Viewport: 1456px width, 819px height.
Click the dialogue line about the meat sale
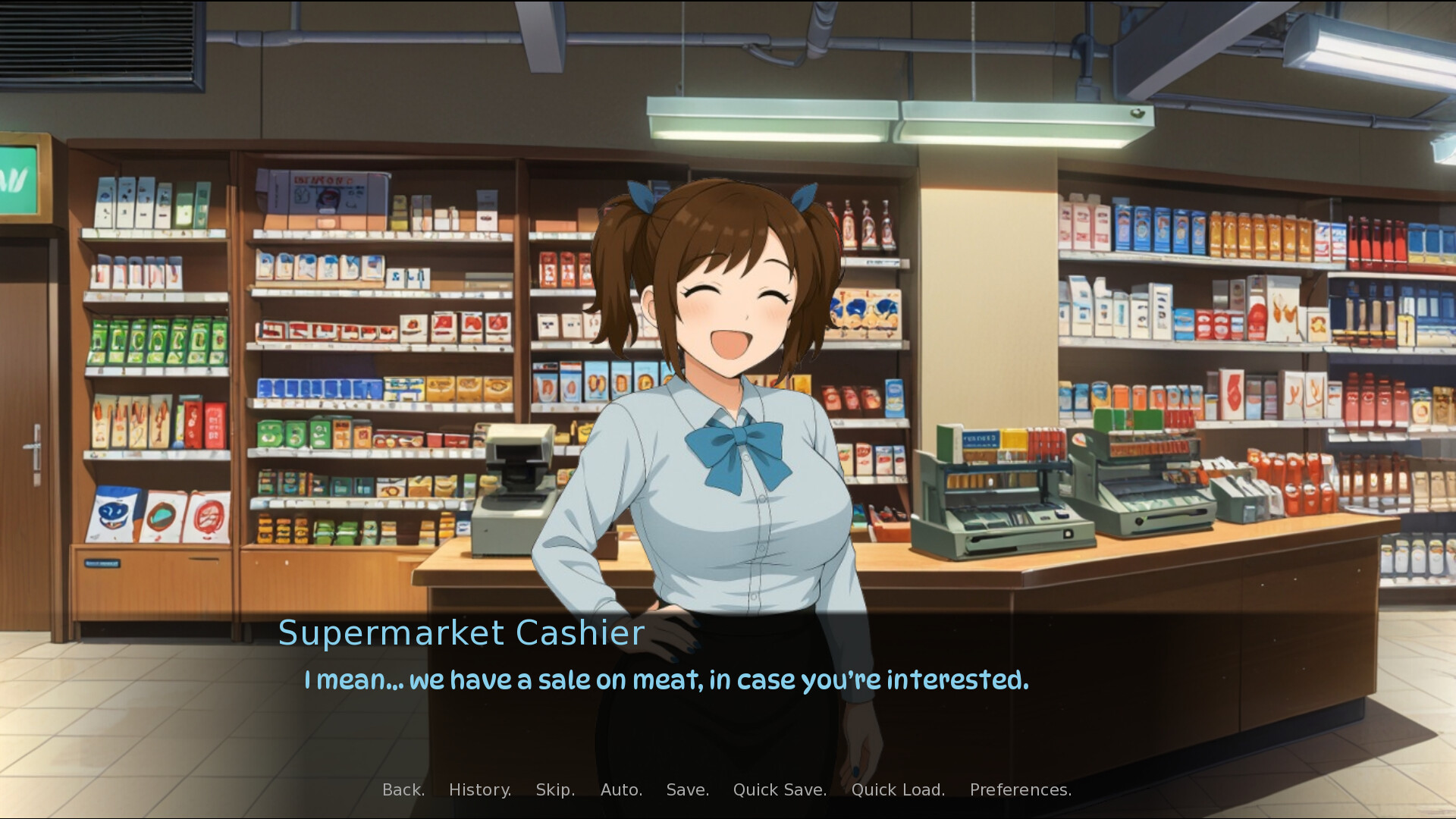[666, 680]
